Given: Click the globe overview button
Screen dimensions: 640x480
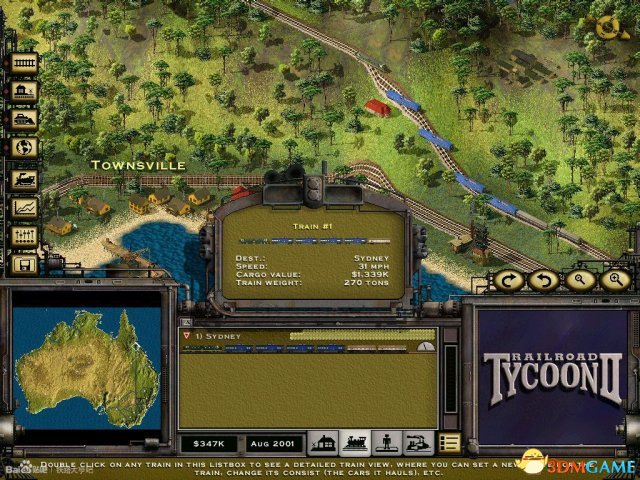Looking at the screenshot, I should coord(23,147).
